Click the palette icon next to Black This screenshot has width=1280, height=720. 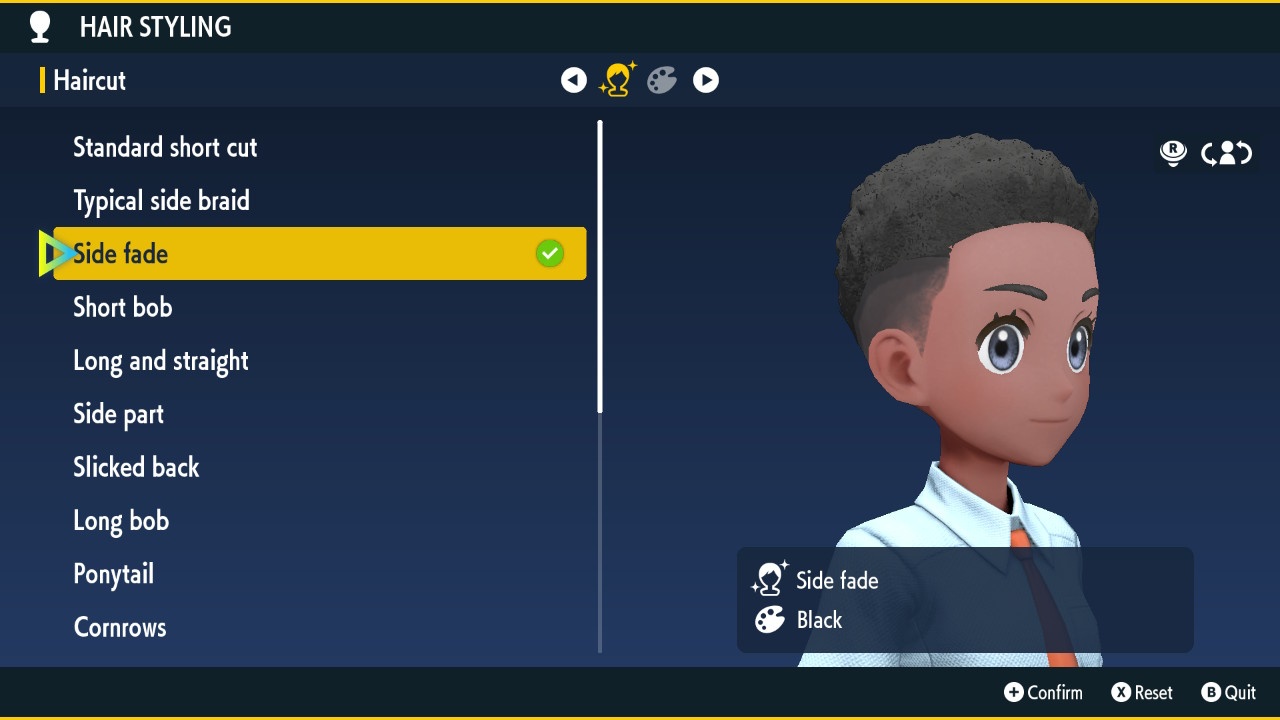pyautogui.click(x=768, y=622)
